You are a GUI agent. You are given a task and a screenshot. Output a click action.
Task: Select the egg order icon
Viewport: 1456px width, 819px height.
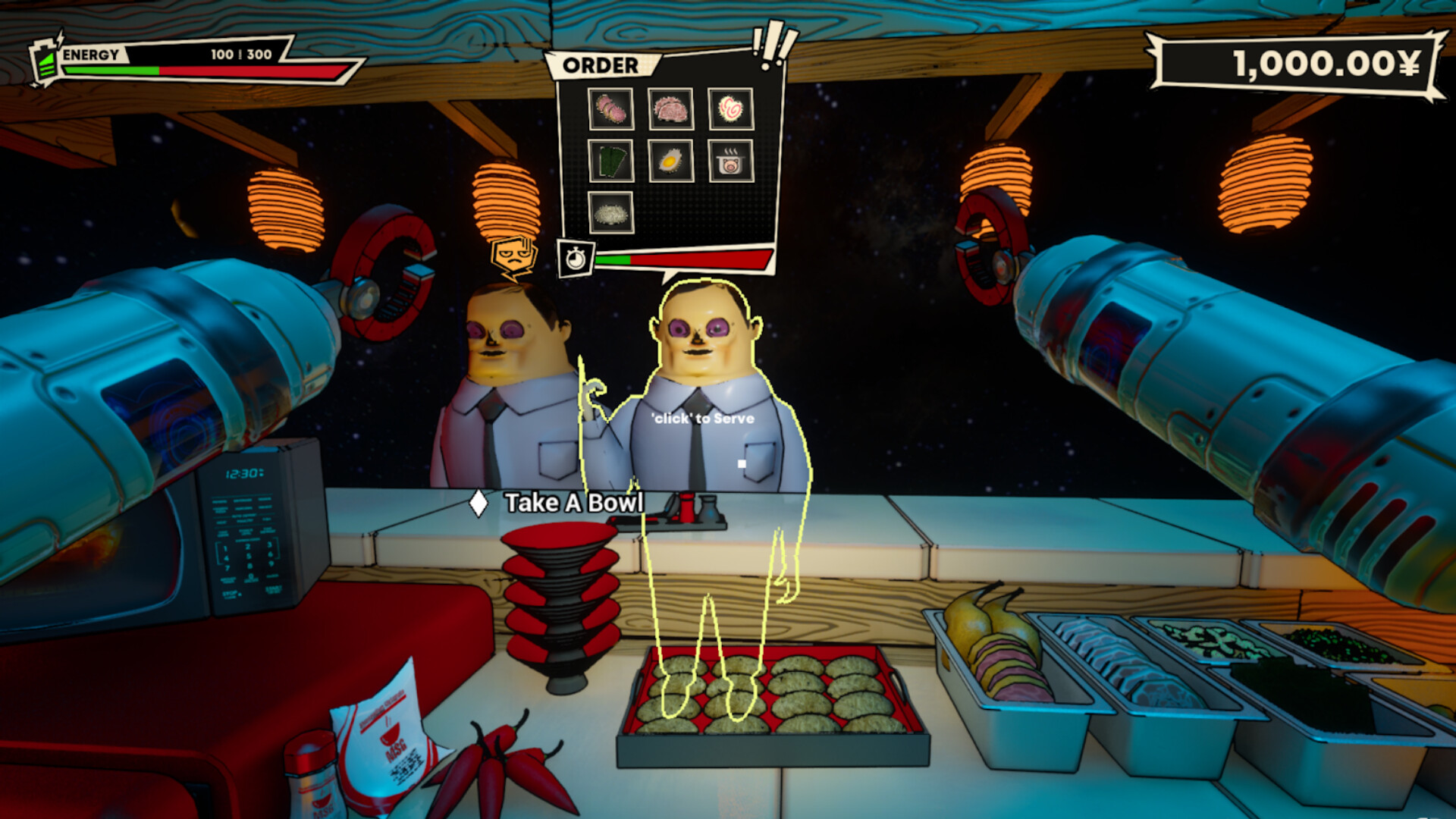670,161
